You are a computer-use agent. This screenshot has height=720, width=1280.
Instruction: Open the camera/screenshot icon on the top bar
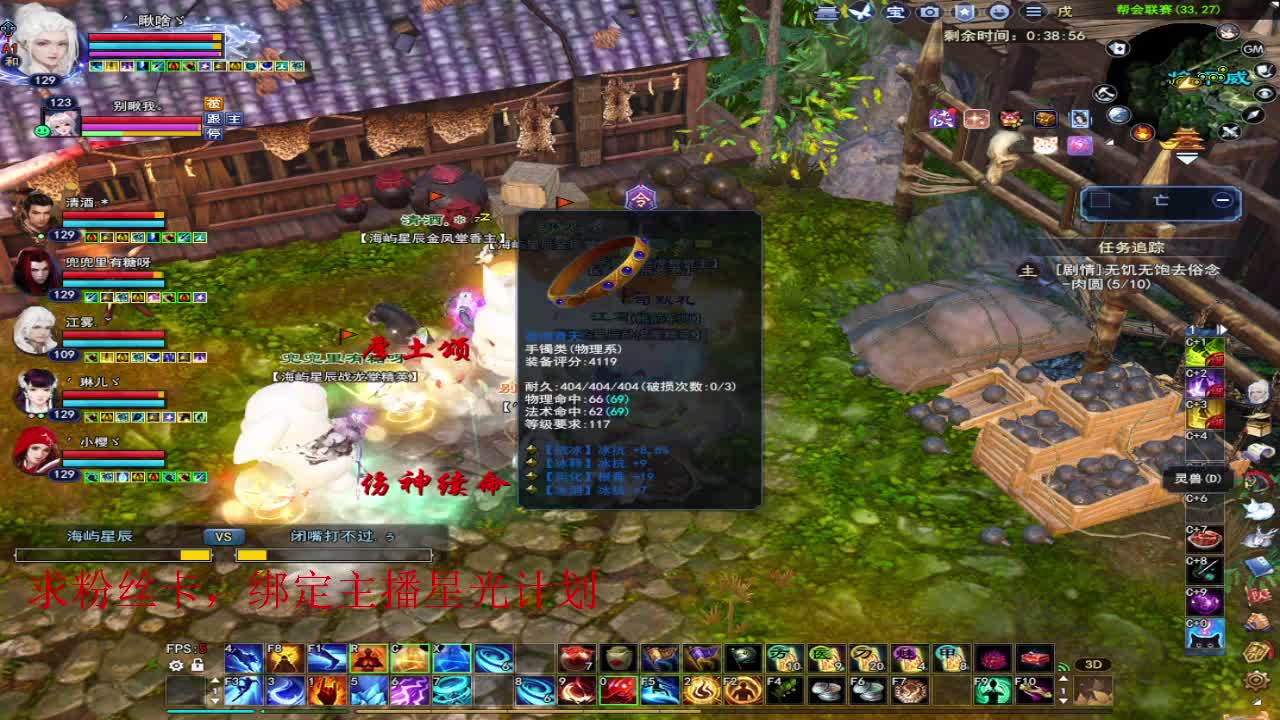pos(928,13)
